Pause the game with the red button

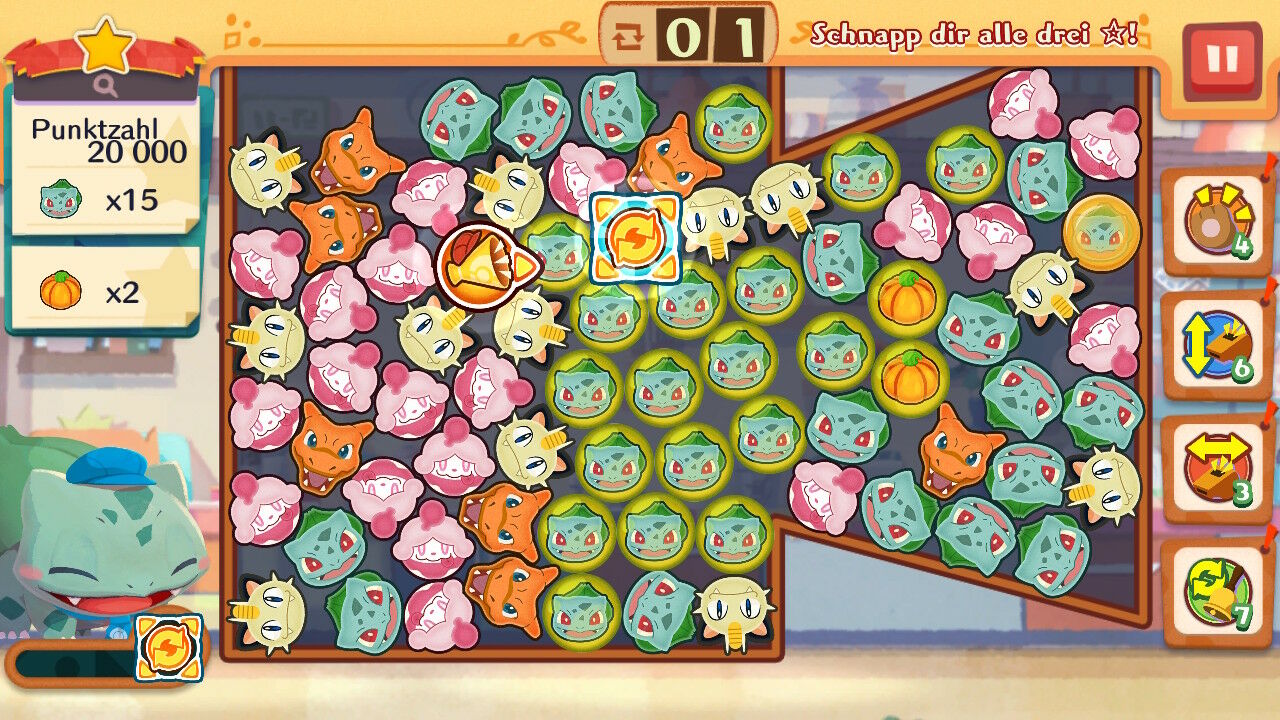point(1221,60)
